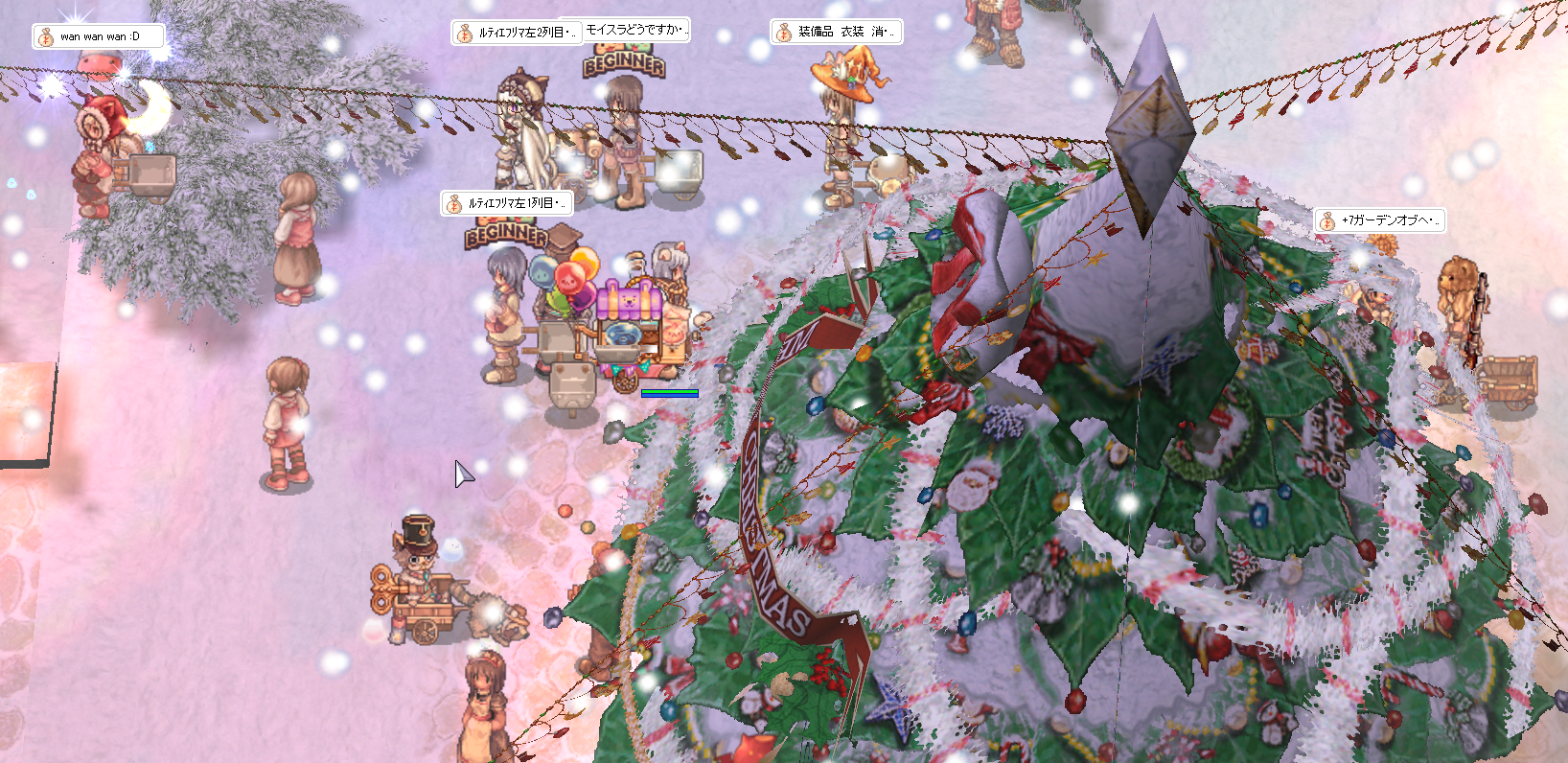The image size is (1568, 763).
Task: Open the 装備品 衣装 shop sign
Action: (x=836, y=32)
